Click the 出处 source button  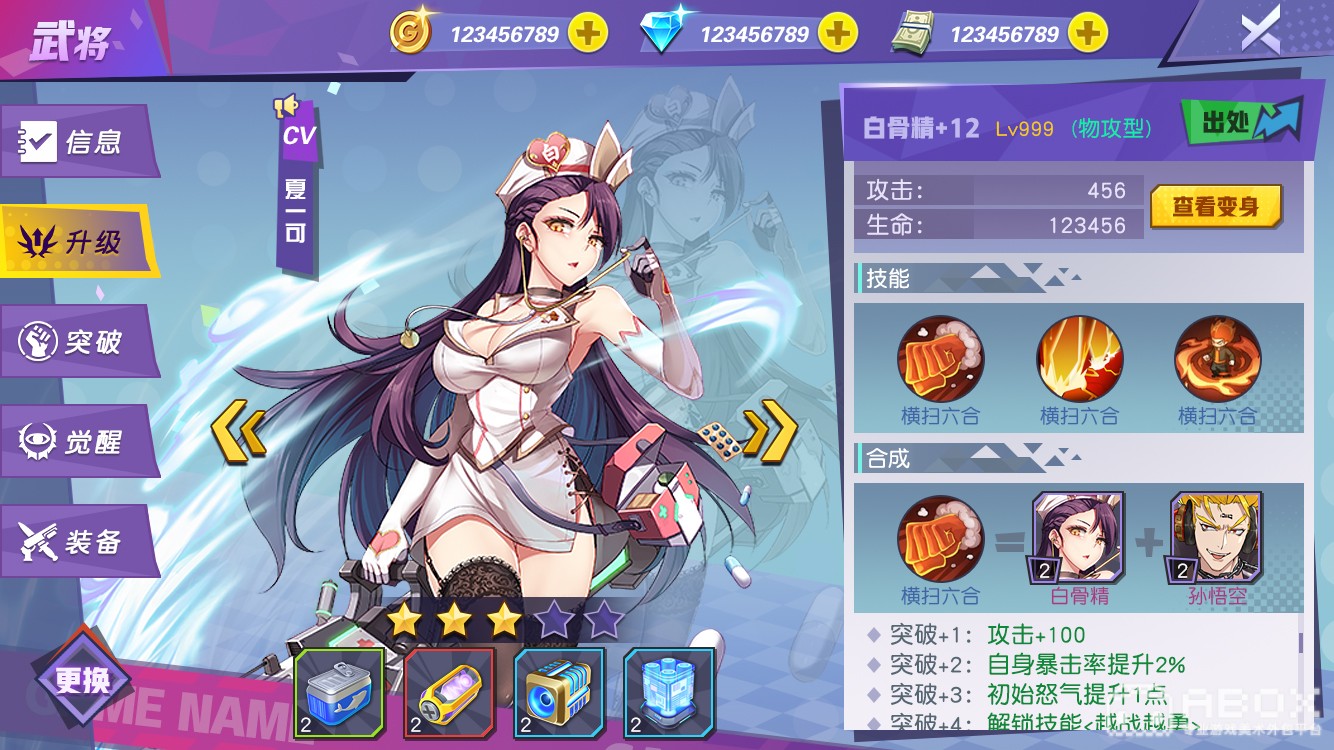click(1242, 123)
